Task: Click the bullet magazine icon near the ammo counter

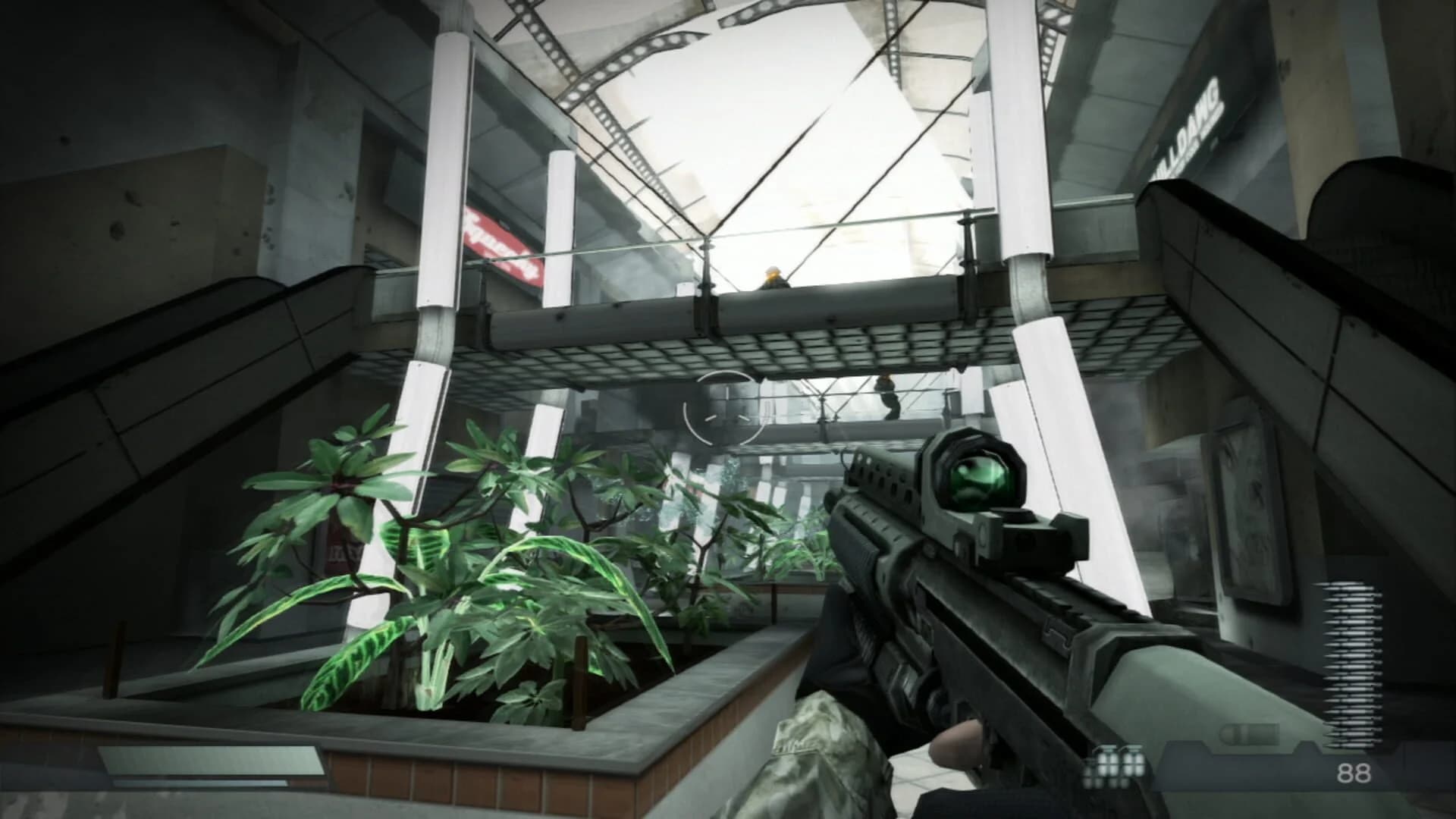Action: point(1249,733)
